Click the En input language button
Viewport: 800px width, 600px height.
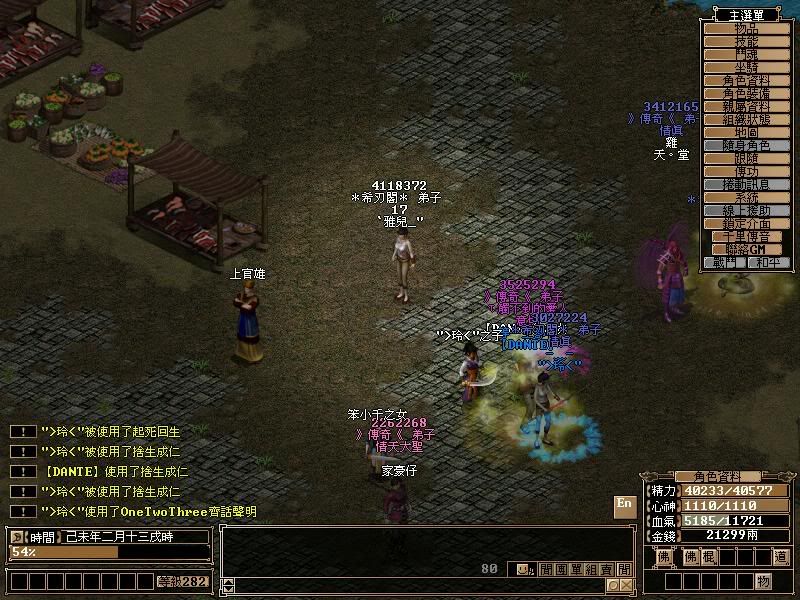pos(624,503)
